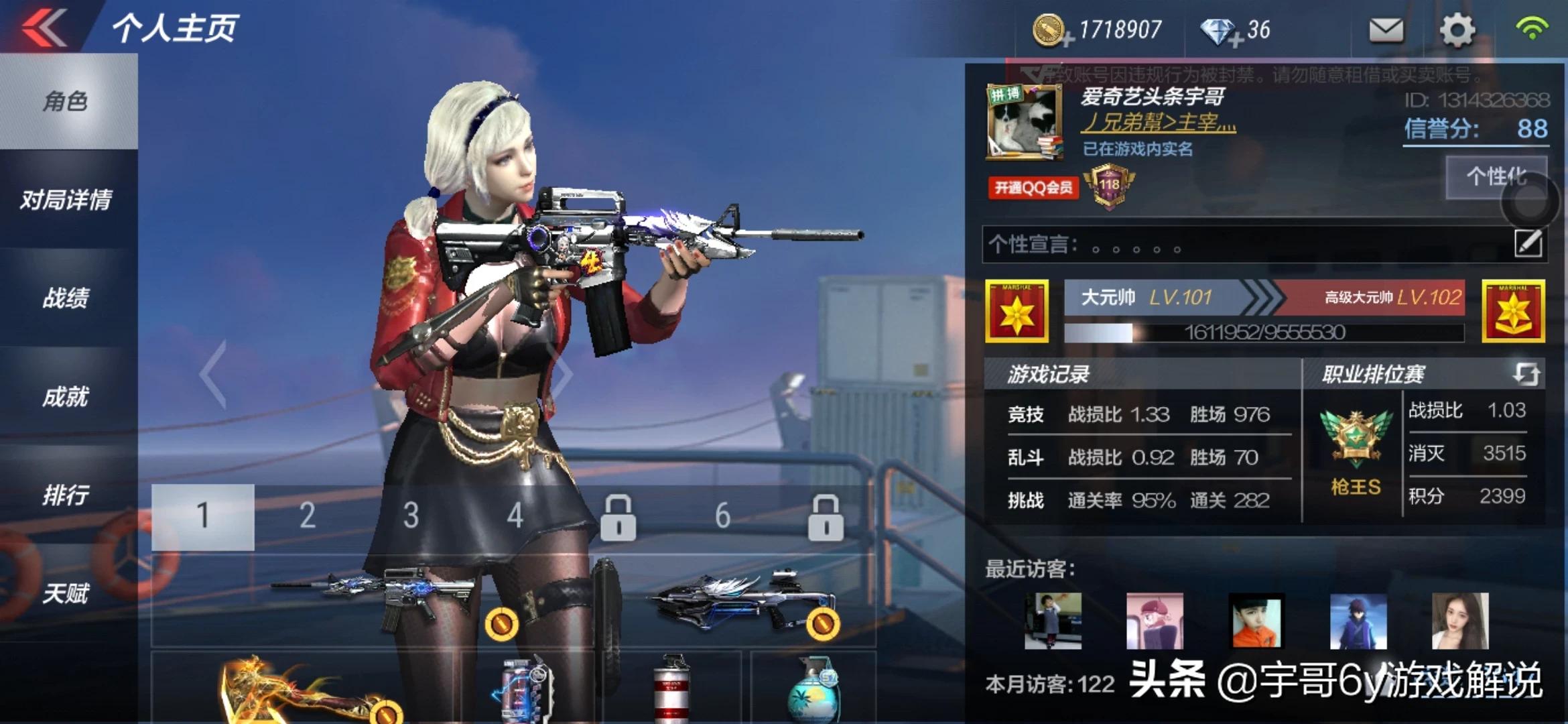The image size is (1568, 724).
Task: Select the 成就 tab
Action: pos(66,397)
